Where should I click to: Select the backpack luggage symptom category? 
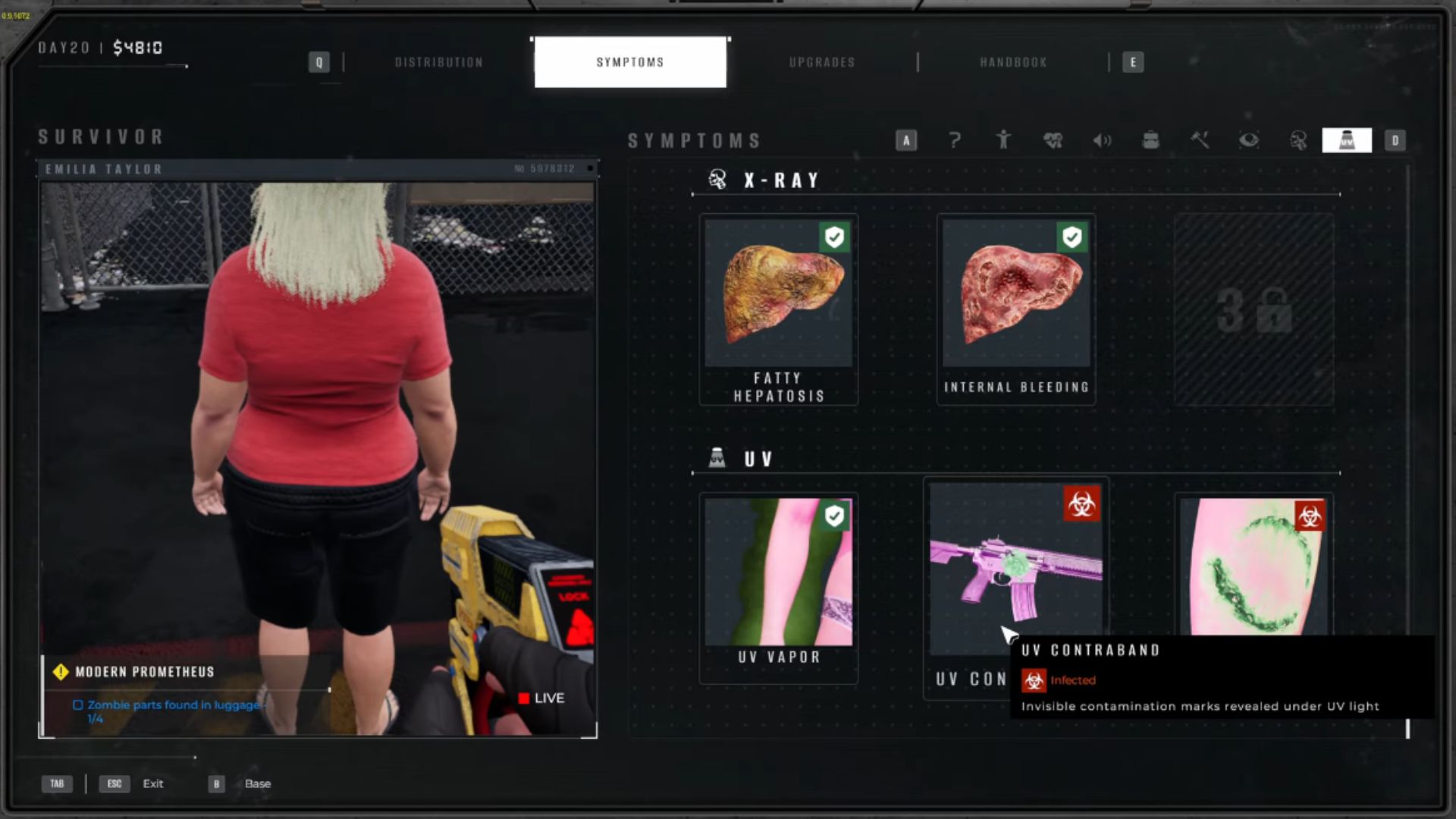tap(1150, 140)
